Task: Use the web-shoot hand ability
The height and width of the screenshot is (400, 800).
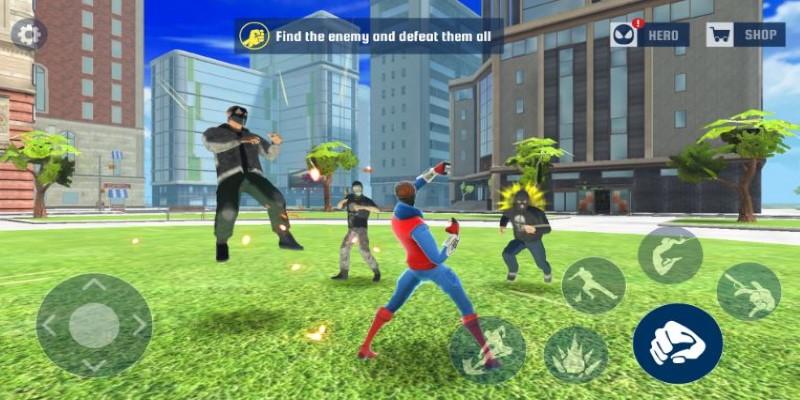Action: (x=748, y=291)
